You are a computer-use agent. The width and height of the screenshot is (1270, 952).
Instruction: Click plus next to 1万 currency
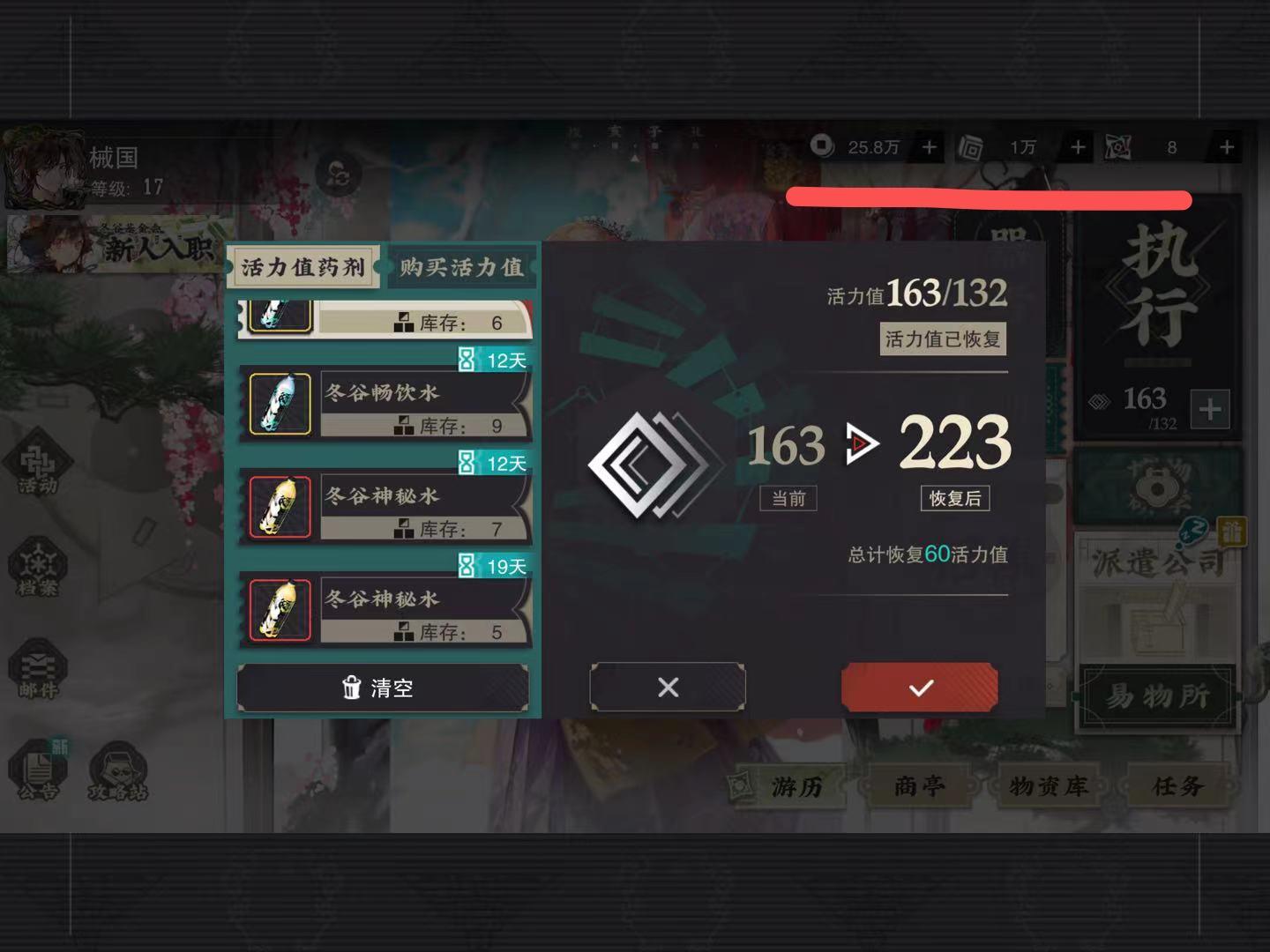tap(1077, 147)
